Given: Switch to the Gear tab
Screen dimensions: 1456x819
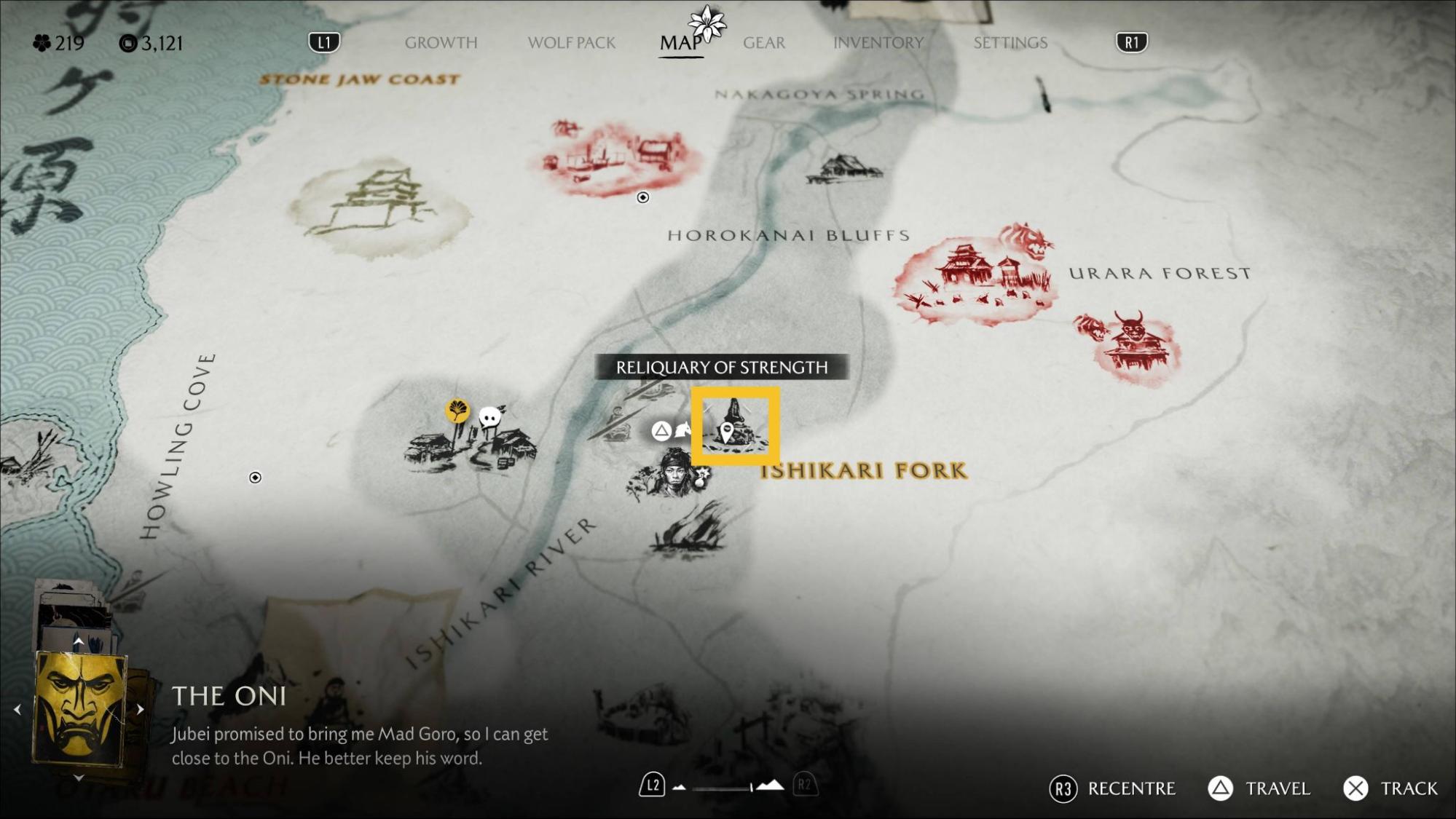Looking at the screenshot, I should (763, 43).
